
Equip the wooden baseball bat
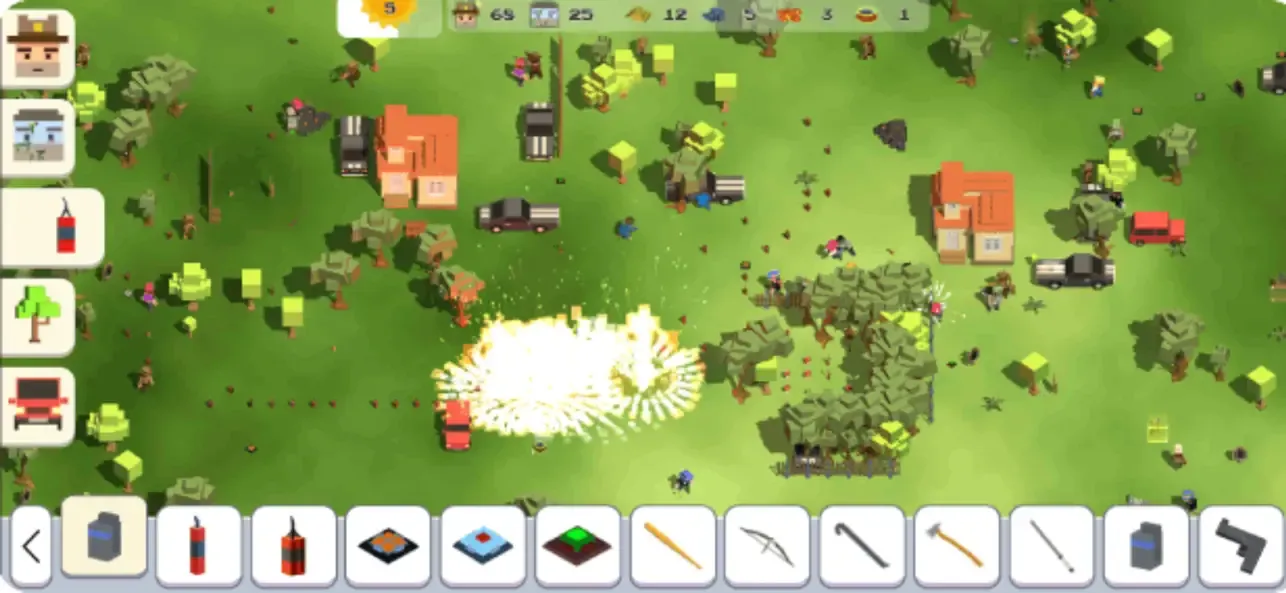tap(672, 547)
